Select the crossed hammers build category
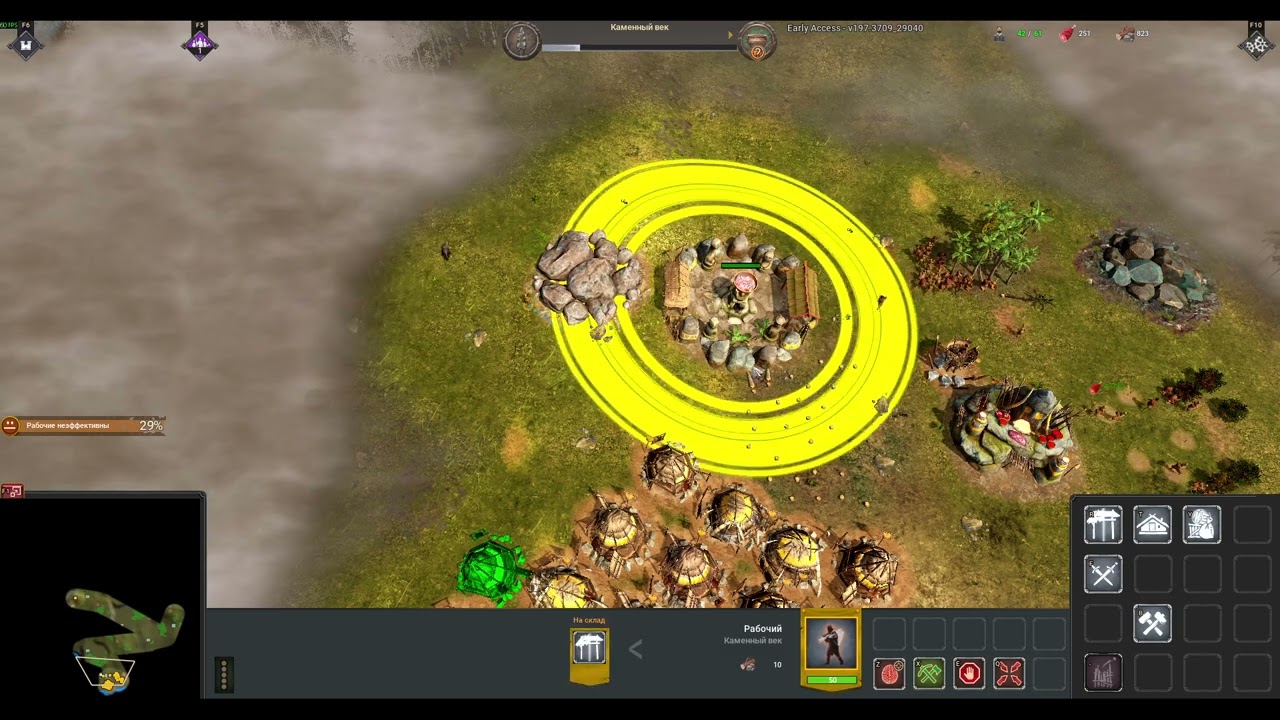This screenshot has width=1280, height=720. (1152, 624)
